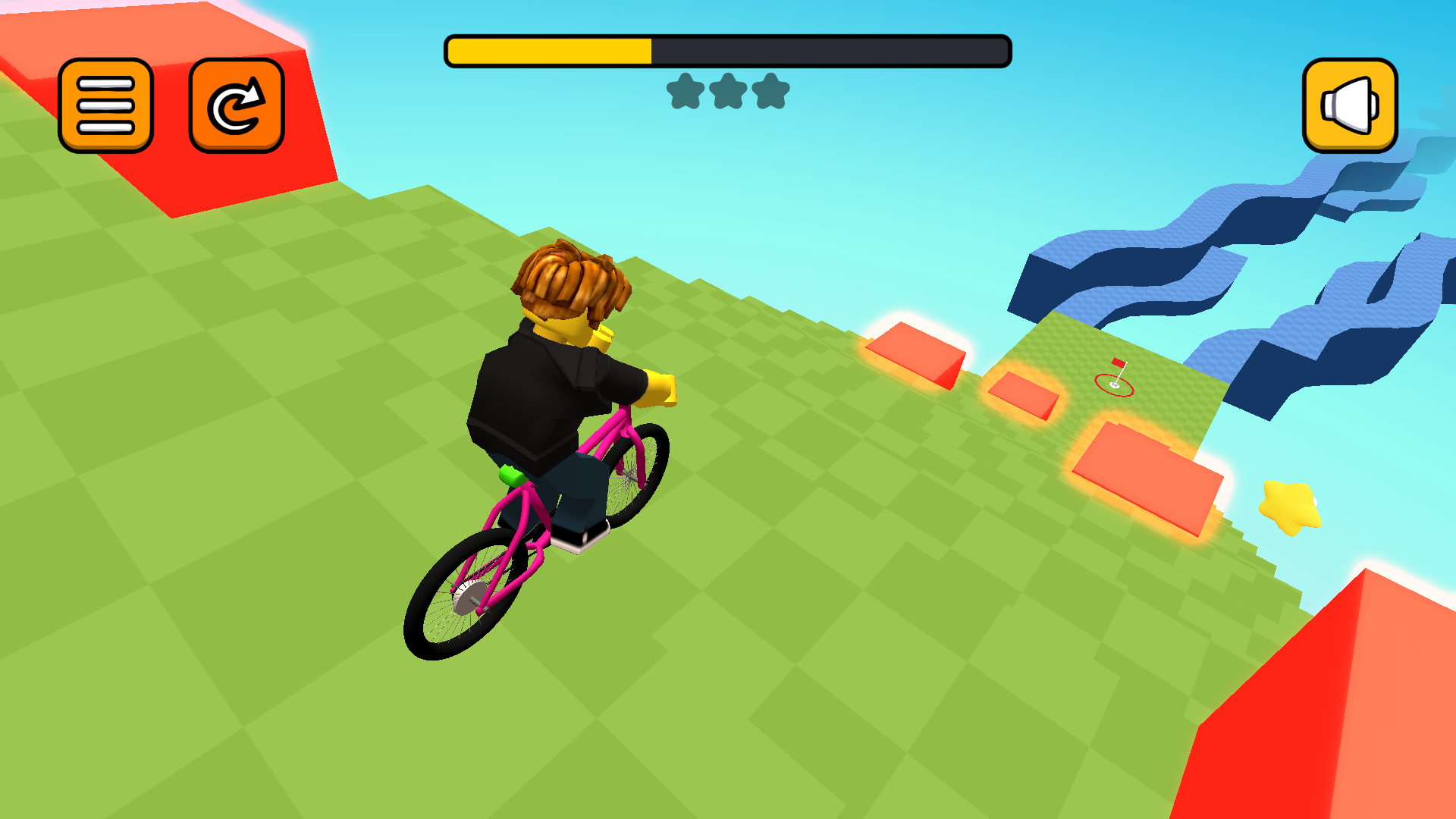Screen dimensions: 1456x819
Task: Select the hamburger menu lines icon
Action: coord(104,106)
